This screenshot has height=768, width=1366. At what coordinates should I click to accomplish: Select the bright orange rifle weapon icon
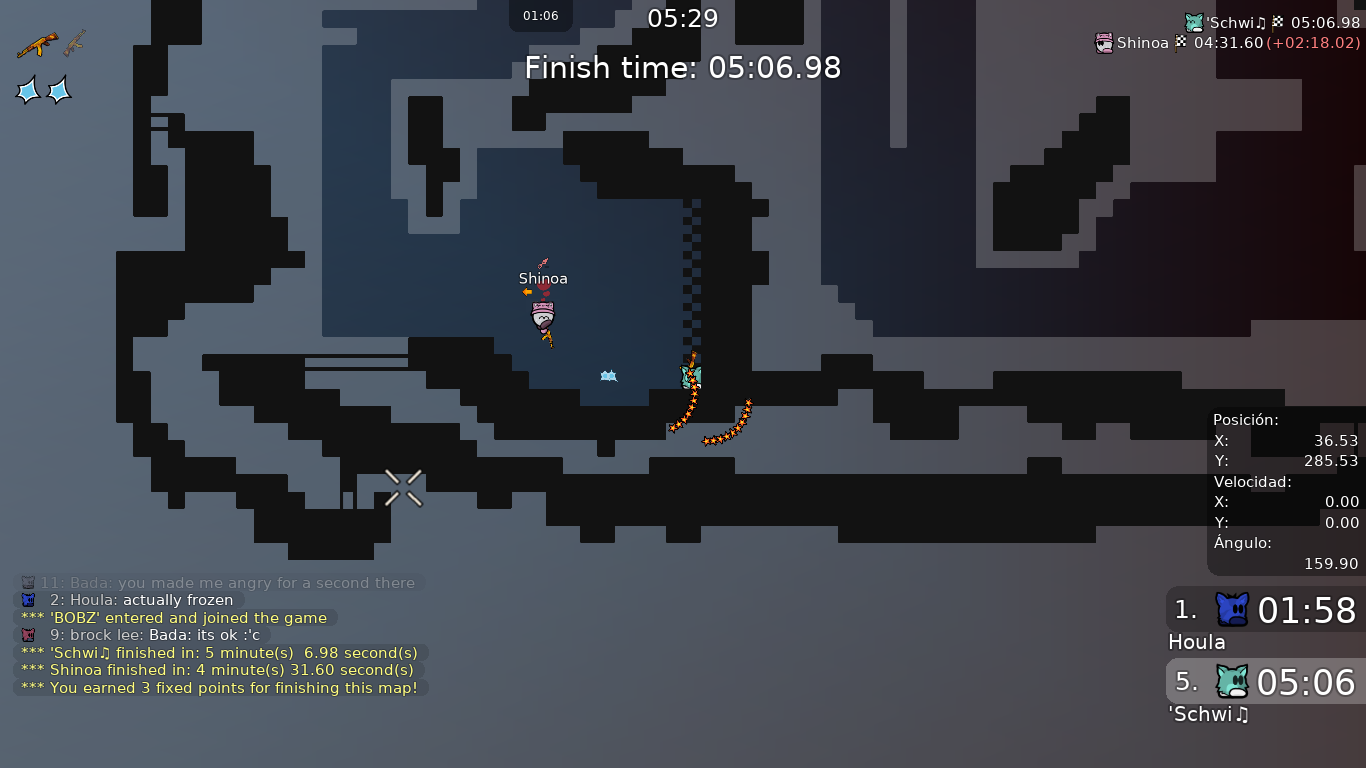[37, 45]
